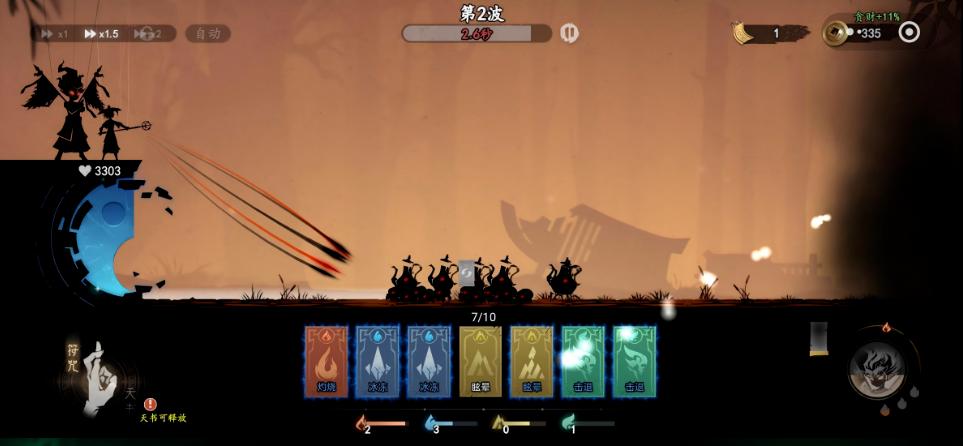The width and height of the screenshot is (963, 446).
Task: Toggle the 自动 auto-battle button
Action: pyautogui.click(x=208, y=33)
